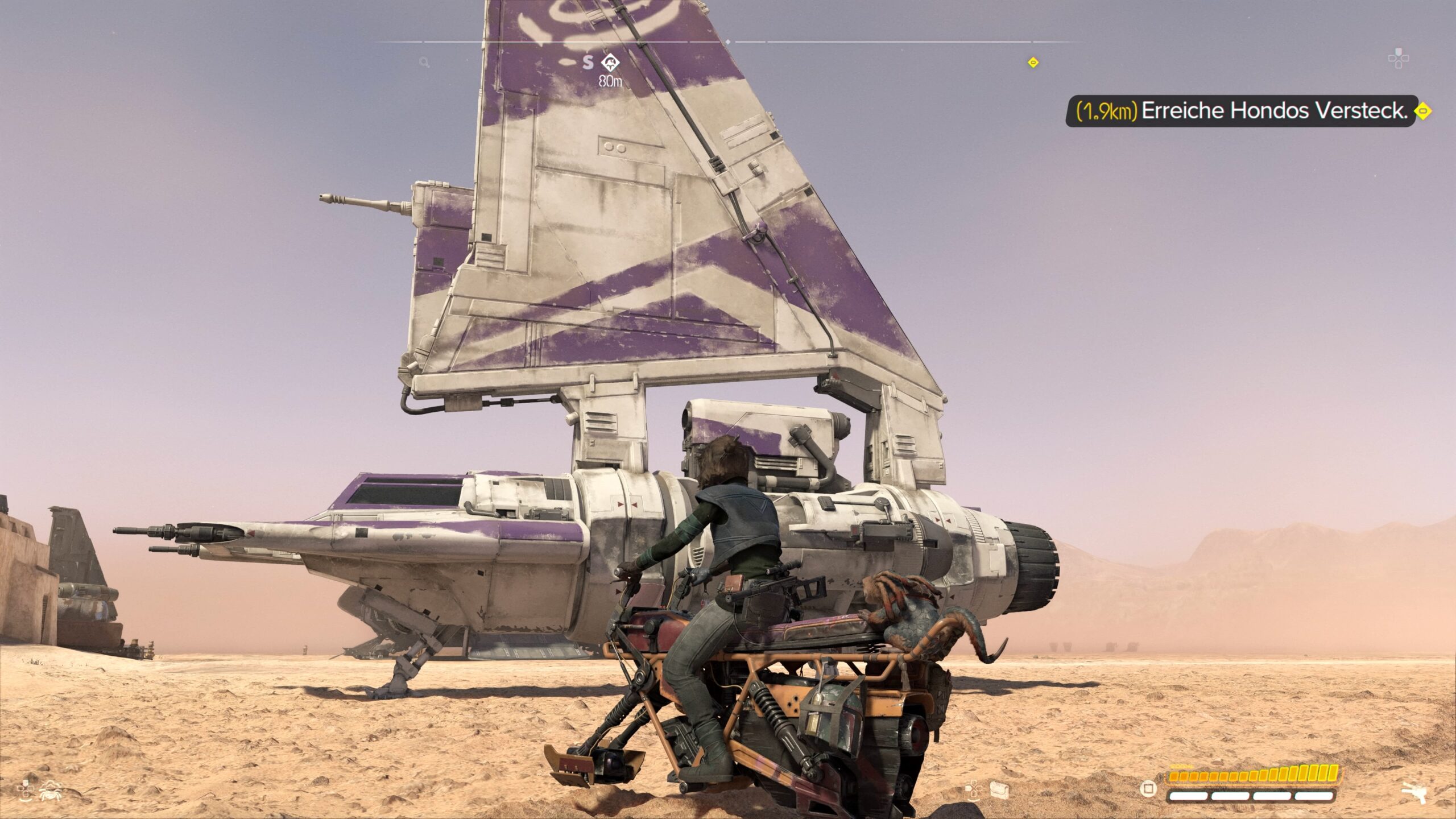The width and height of the screenshot is (1456, 819).
Task: Open the chest icon next to the speeder
Action: click(x=999, y=789)
